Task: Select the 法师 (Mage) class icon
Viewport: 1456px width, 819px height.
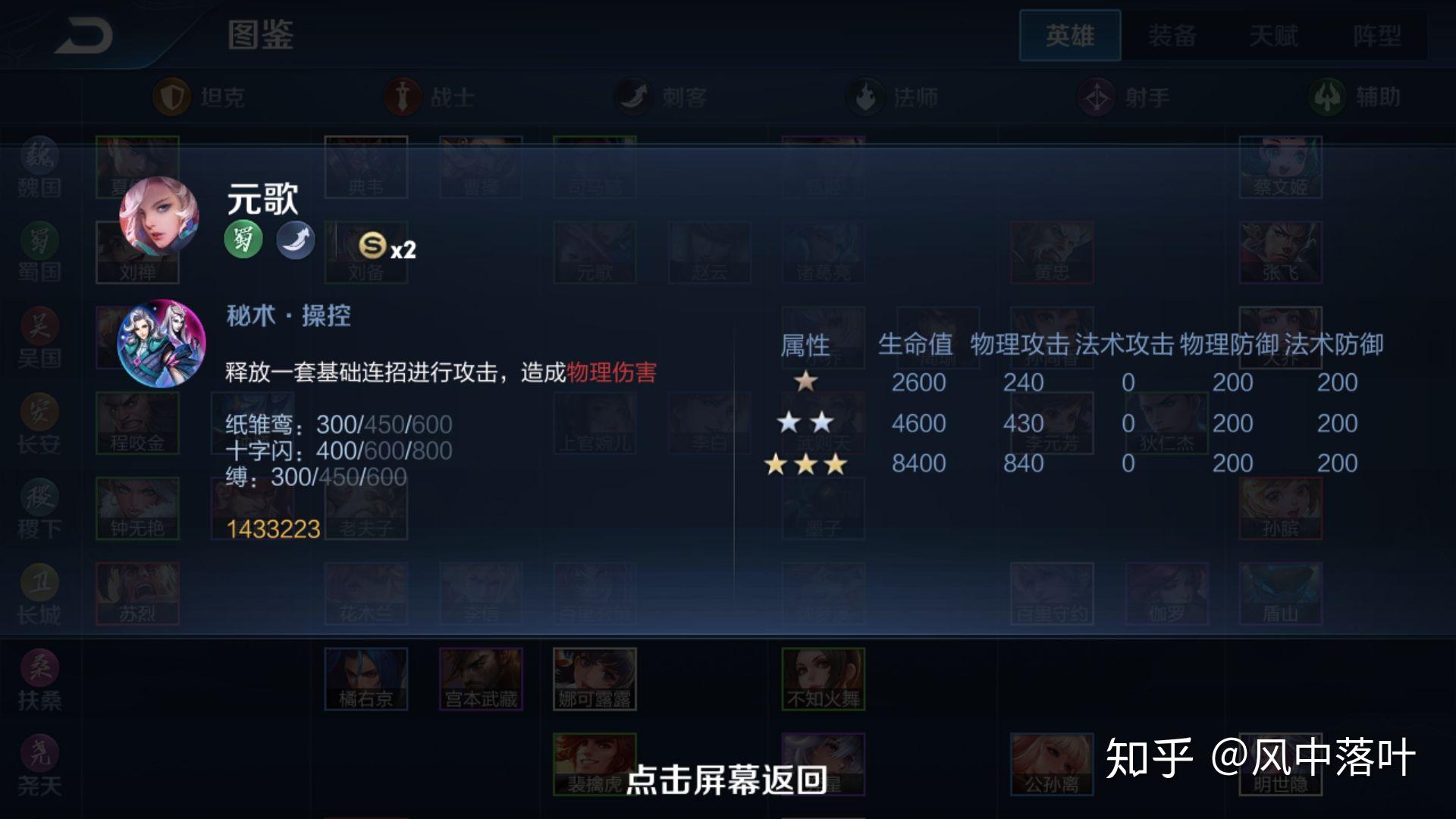Action: [864, 96]
